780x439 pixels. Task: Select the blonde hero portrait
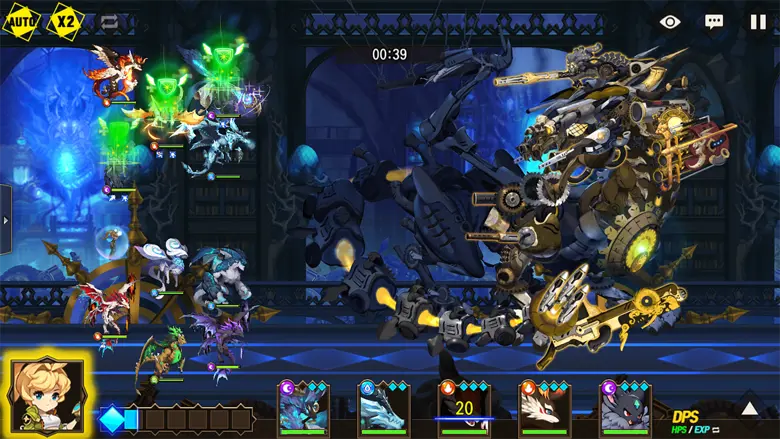(x=46, y=393)
